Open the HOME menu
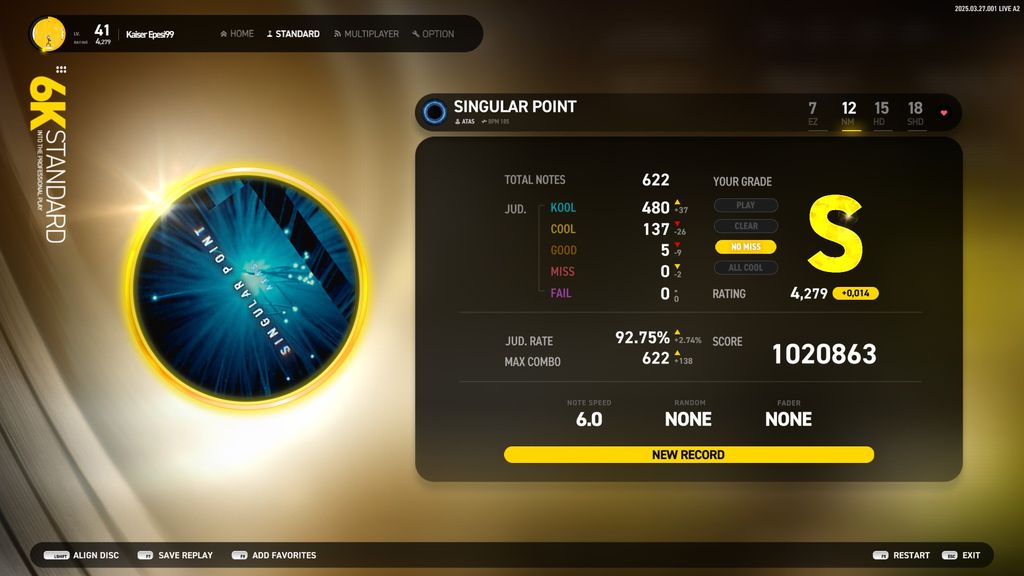 point(237,34)
